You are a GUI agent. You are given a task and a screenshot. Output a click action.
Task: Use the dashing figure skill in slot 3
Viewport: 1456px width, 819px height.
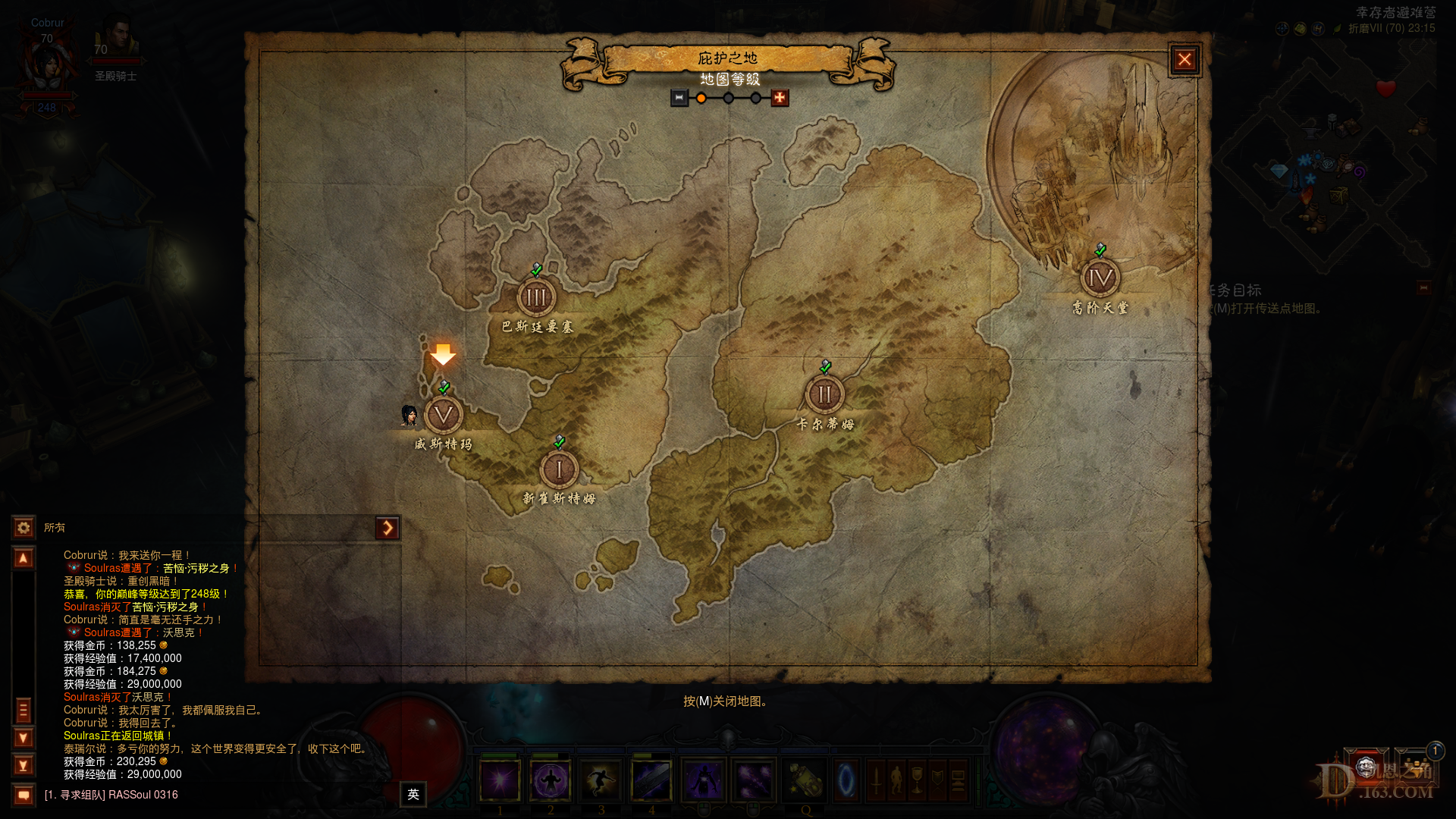pyautogui.click(x=601, y=780)
